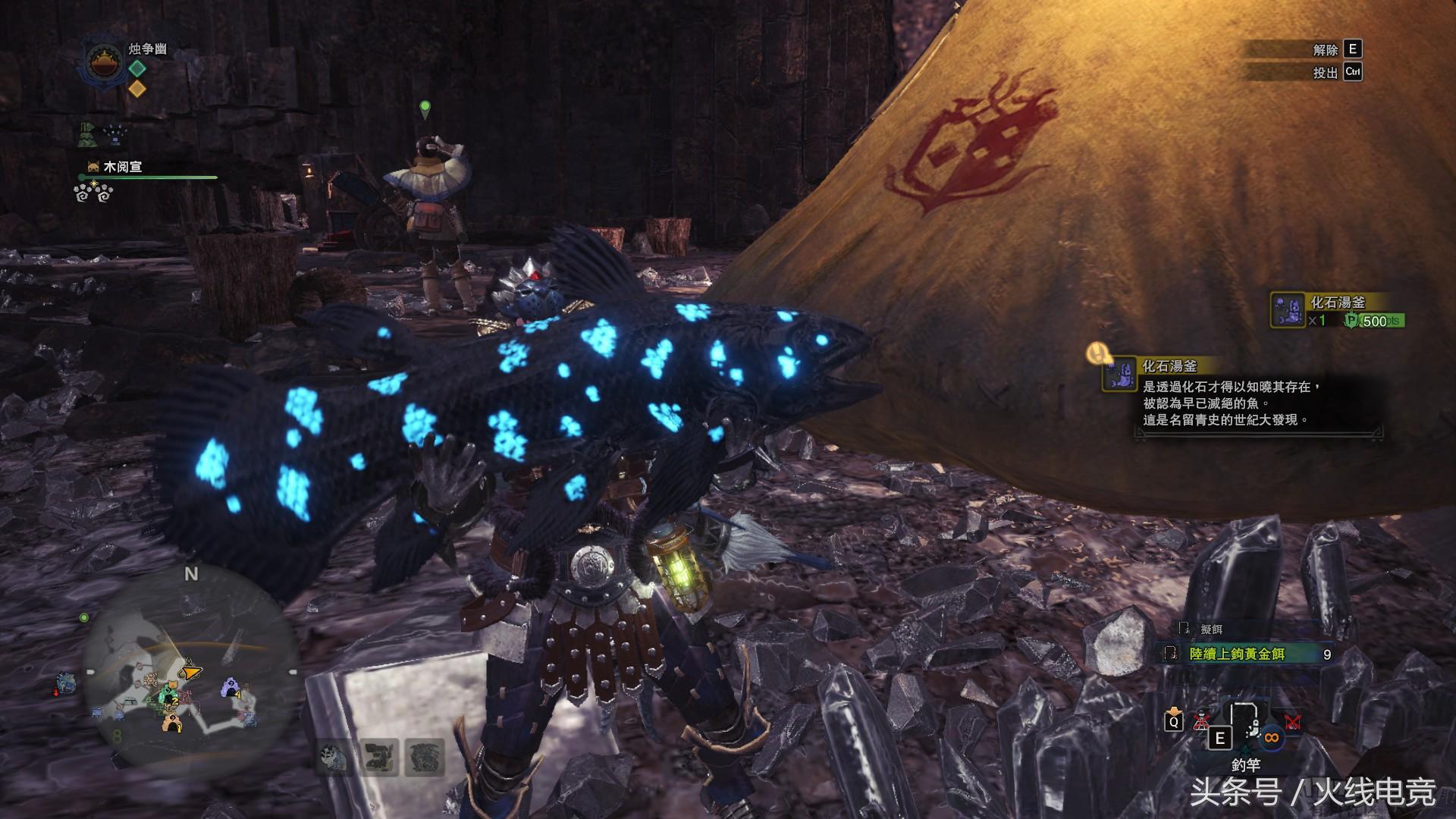Select the orange camp marker numbered 1
This screenshot has height=819, width=1456.
tap(171, 725)
